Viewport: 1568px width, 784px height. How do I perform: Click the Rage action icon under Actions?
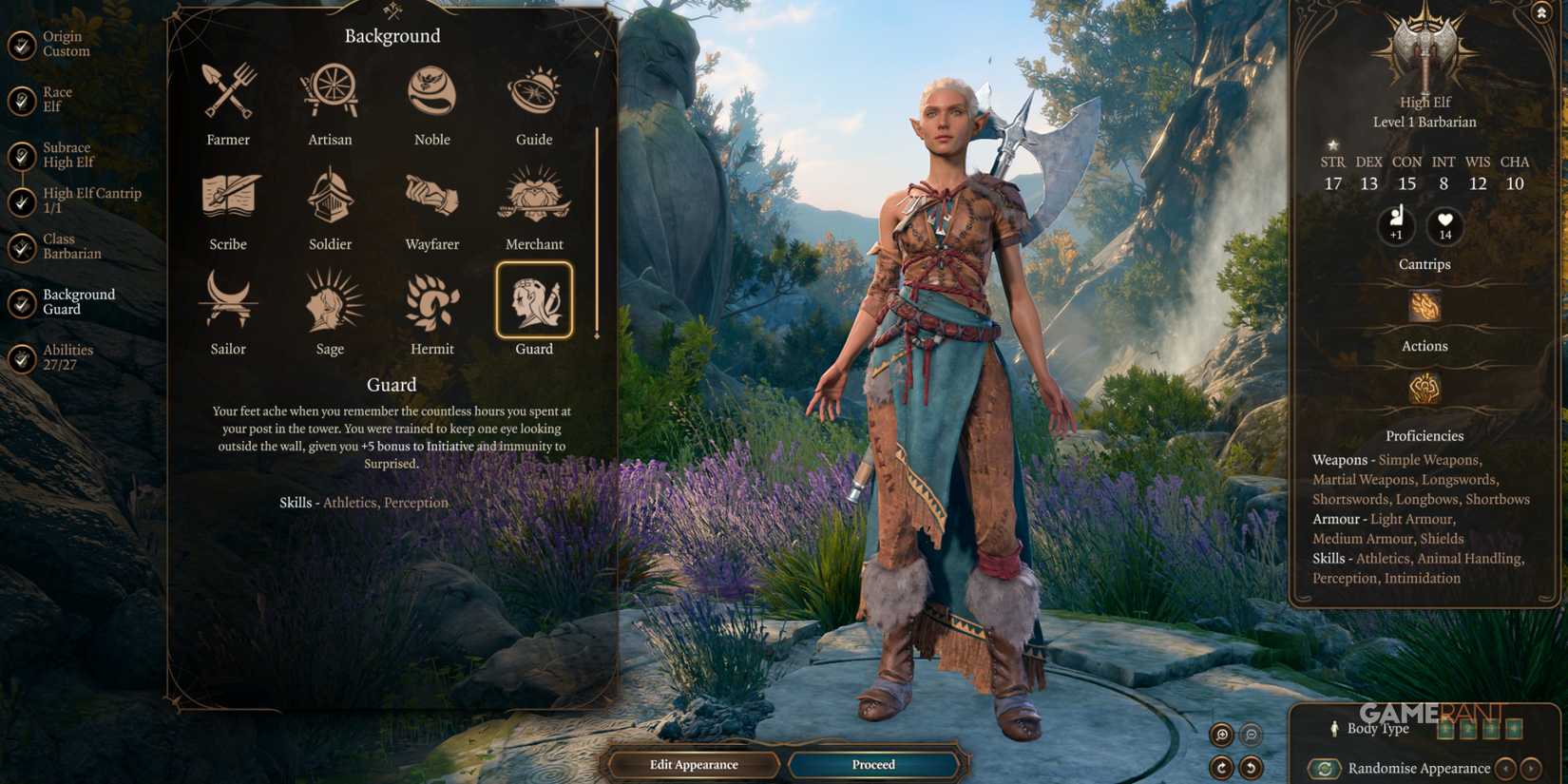click(x=1424, y=389)
